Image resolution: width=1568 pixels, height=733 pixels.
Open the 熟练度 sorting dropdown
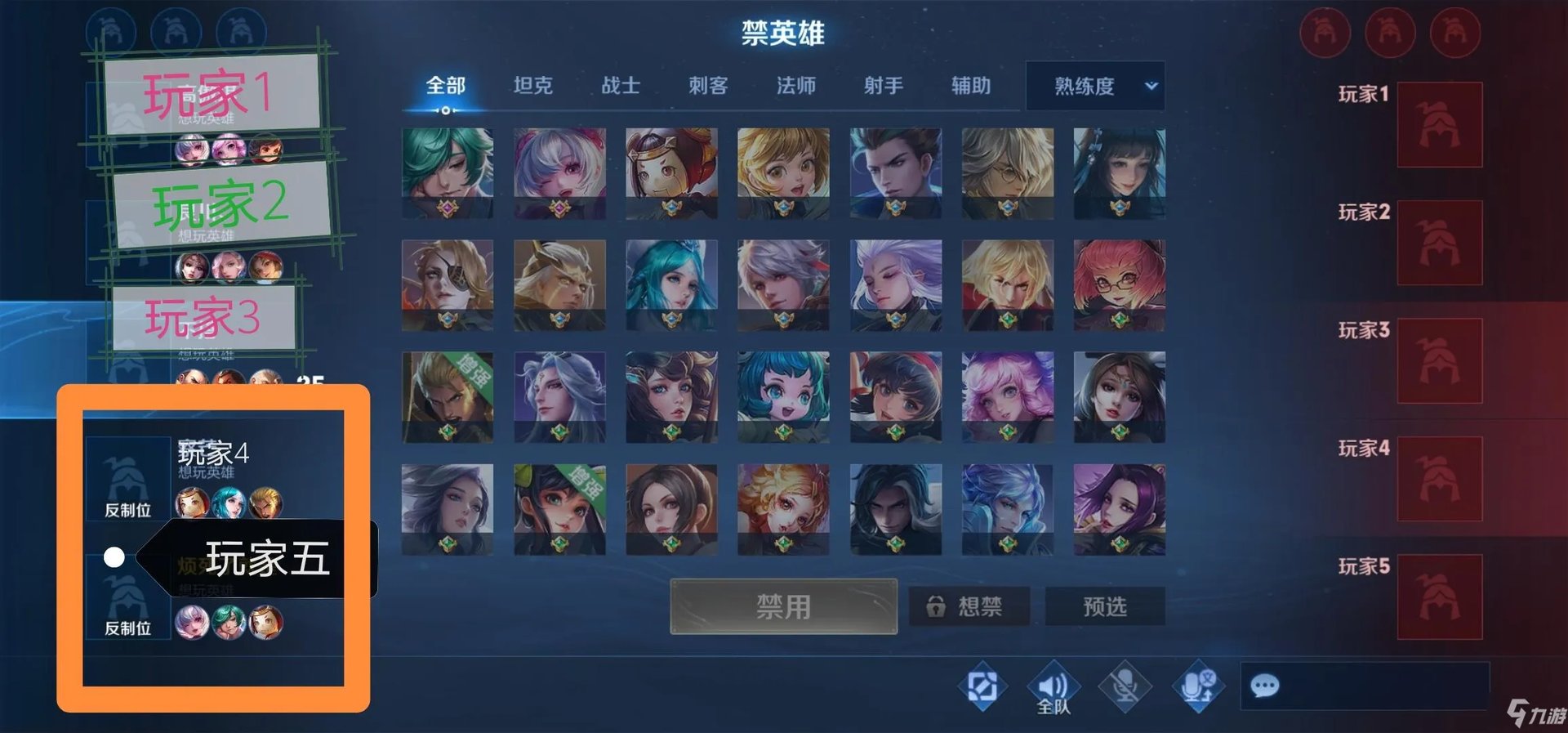tap(1094, 86)
